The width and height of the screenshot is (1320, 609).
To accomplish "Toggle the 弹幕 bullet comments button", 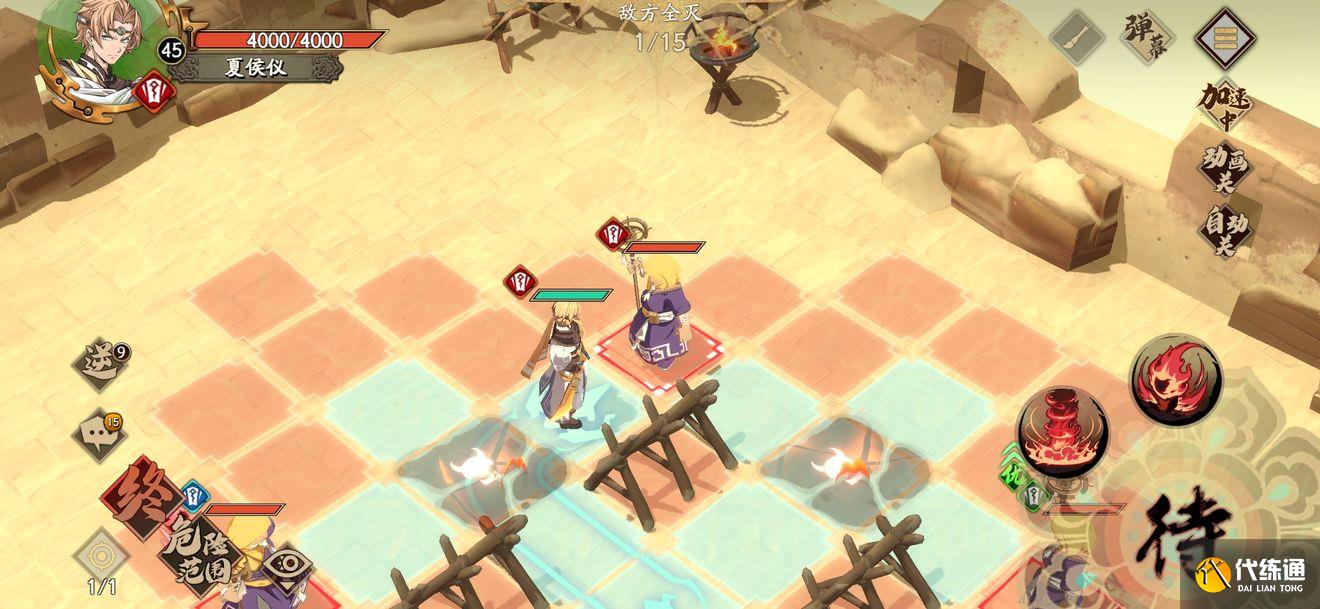I will (1147, 39).
